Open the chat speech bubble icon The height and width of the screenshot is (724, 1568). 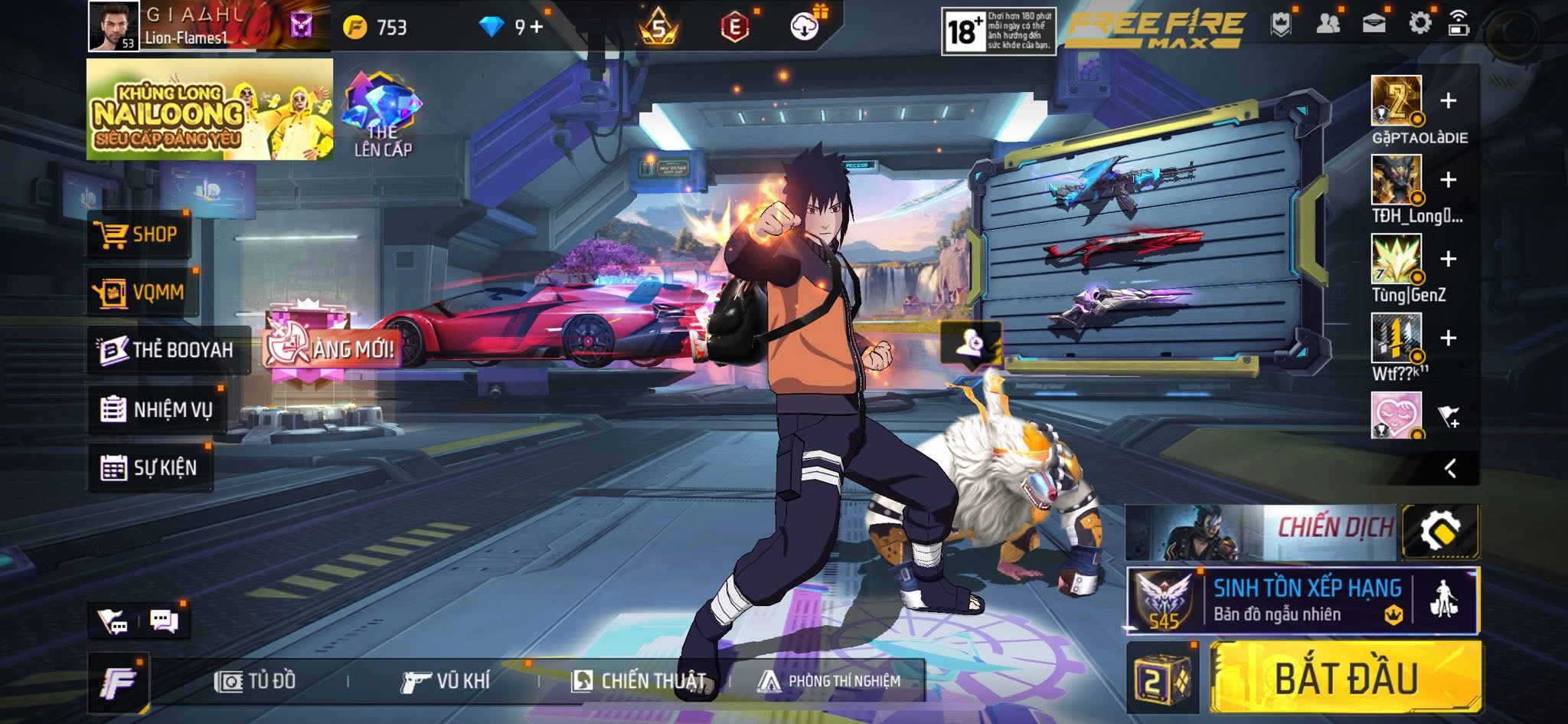164,621
